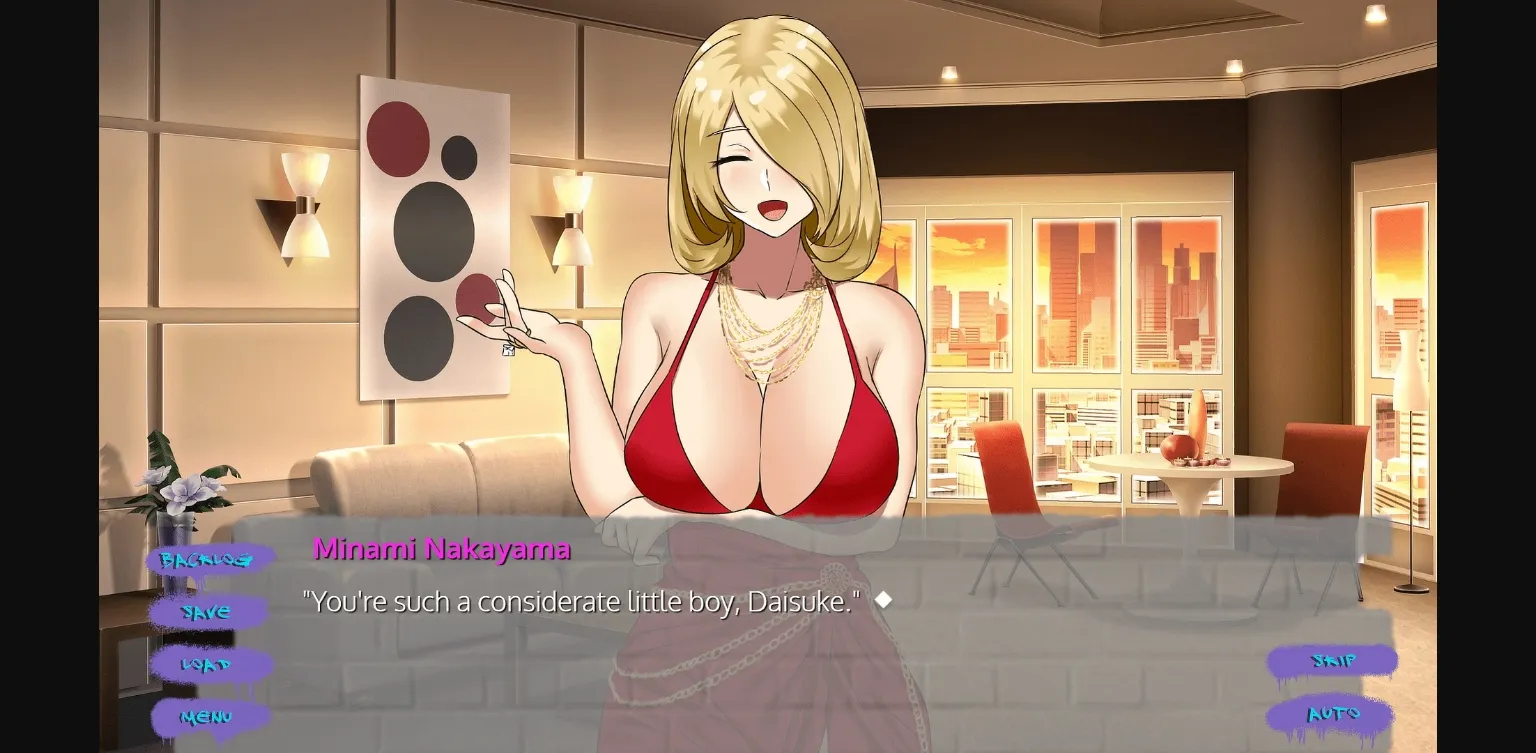
Task: Enable Skip mode
Action: click(x=1333, y=661)
